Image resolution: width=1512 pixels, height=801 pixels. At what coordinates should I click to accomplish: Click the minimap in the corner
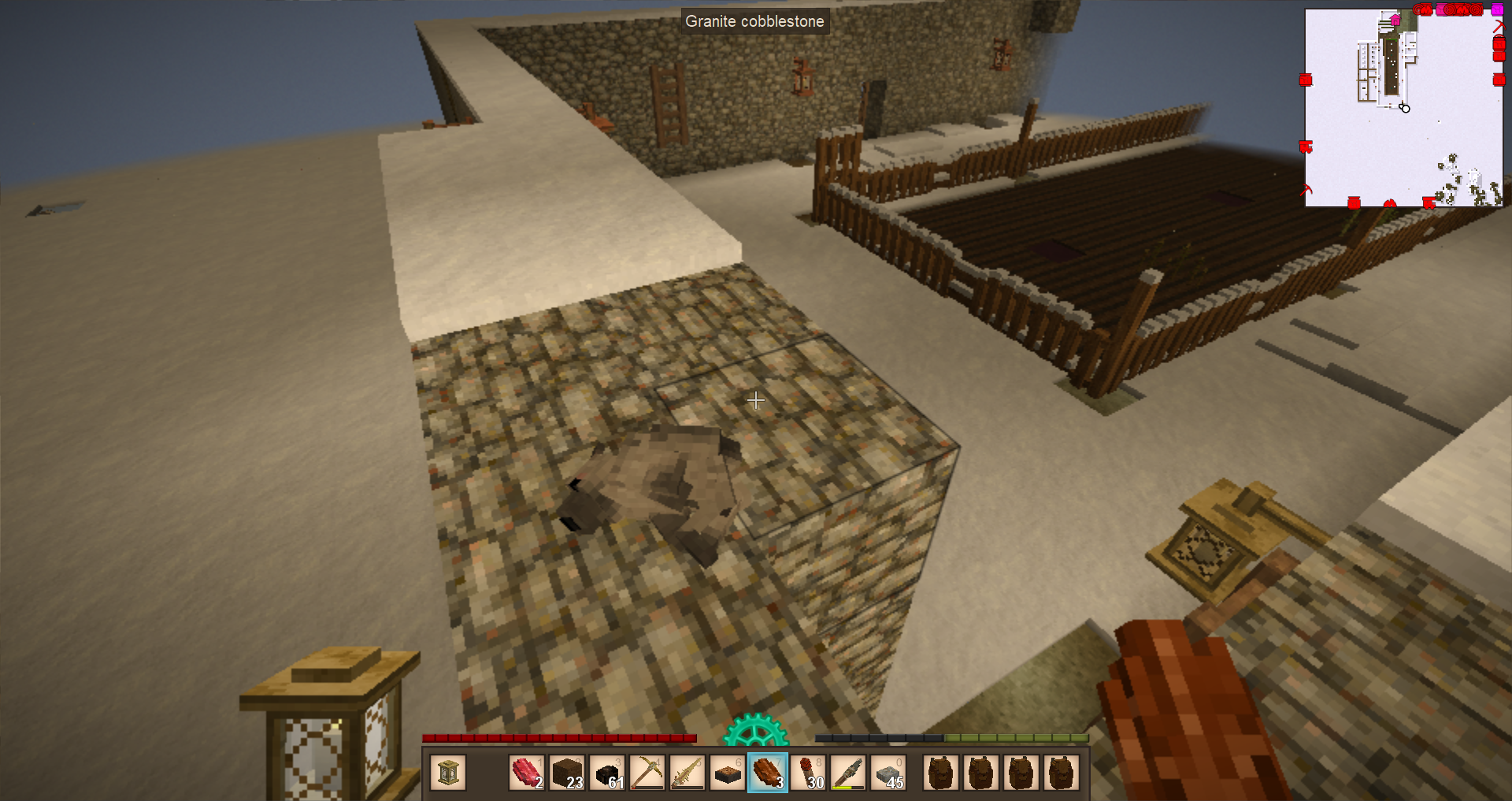(x=1403, y=108)
